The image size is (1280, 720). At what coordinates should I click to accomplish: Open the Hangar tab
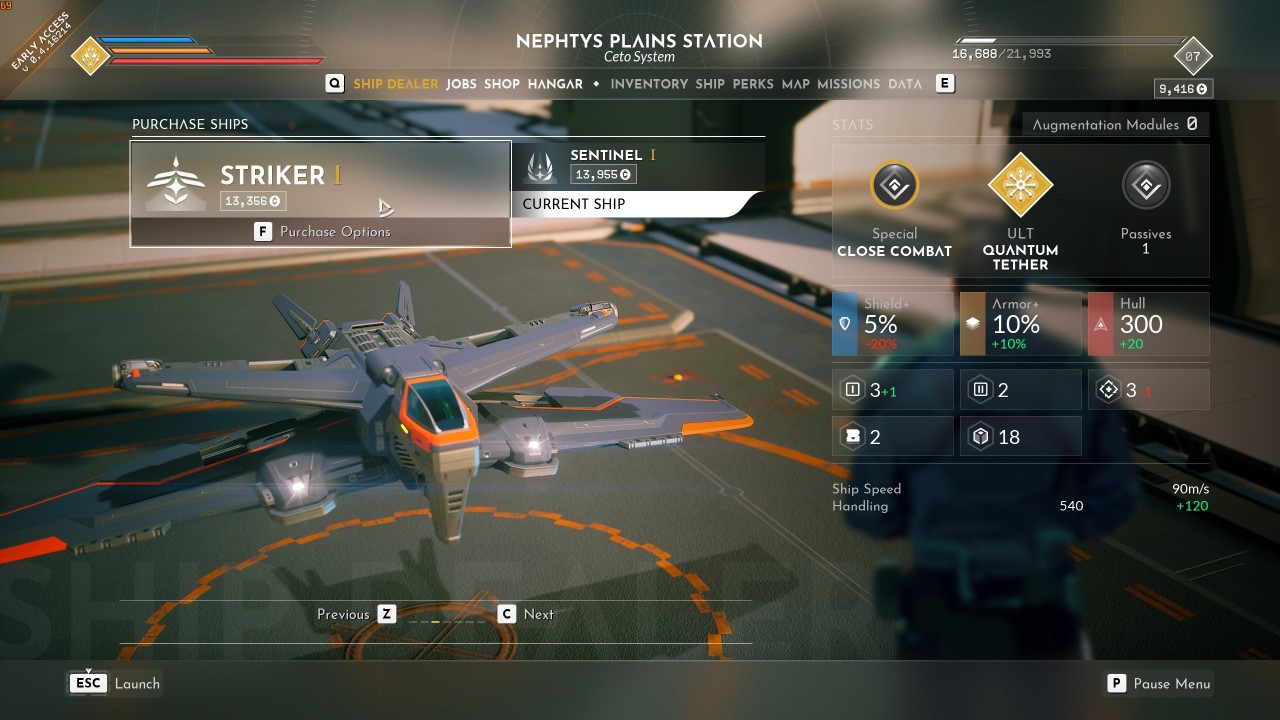coord(555,84)
